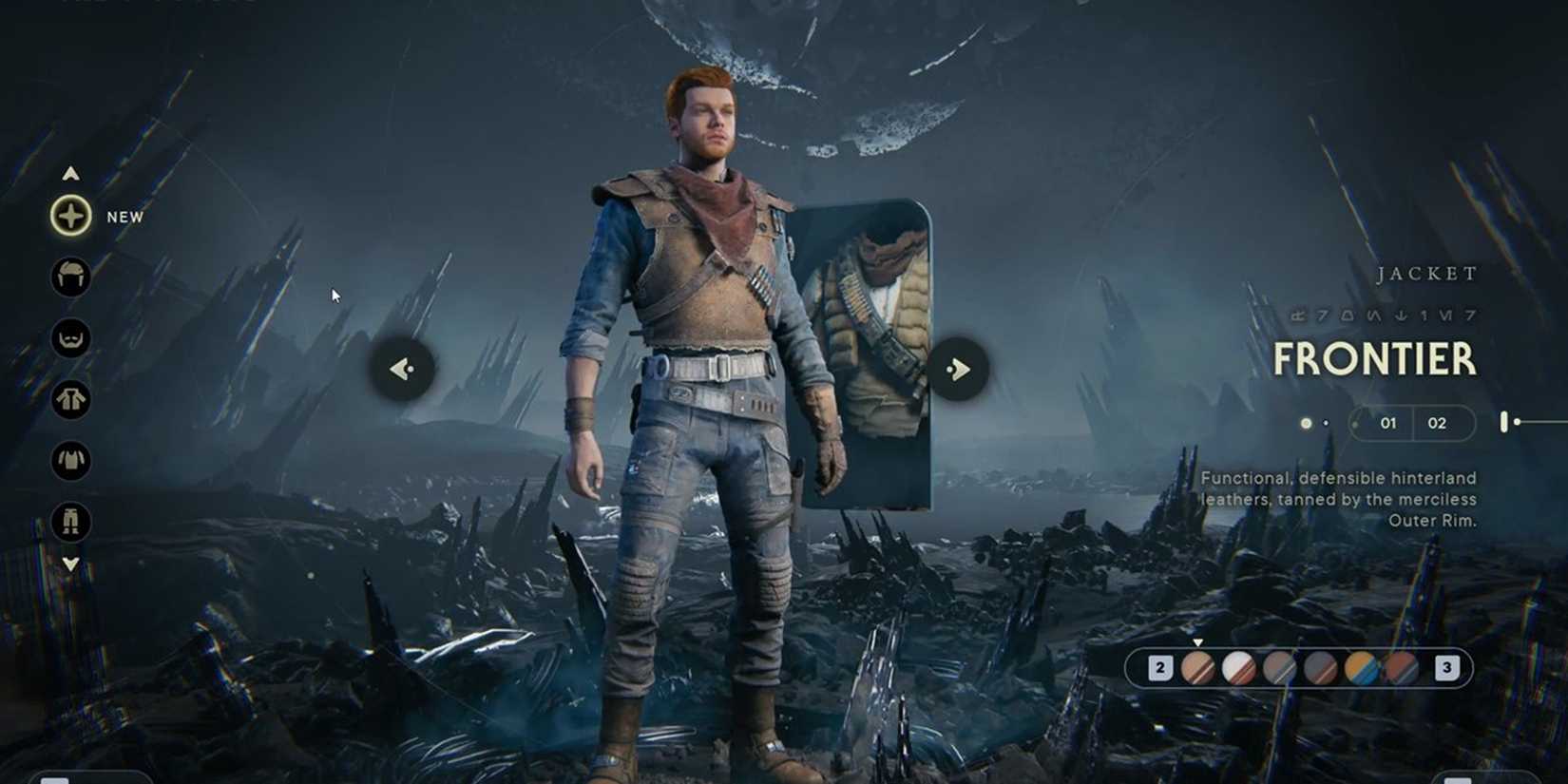1568x784 pixels.
Task: Open the Hair customization category icon
Action: tap(70, 277)
